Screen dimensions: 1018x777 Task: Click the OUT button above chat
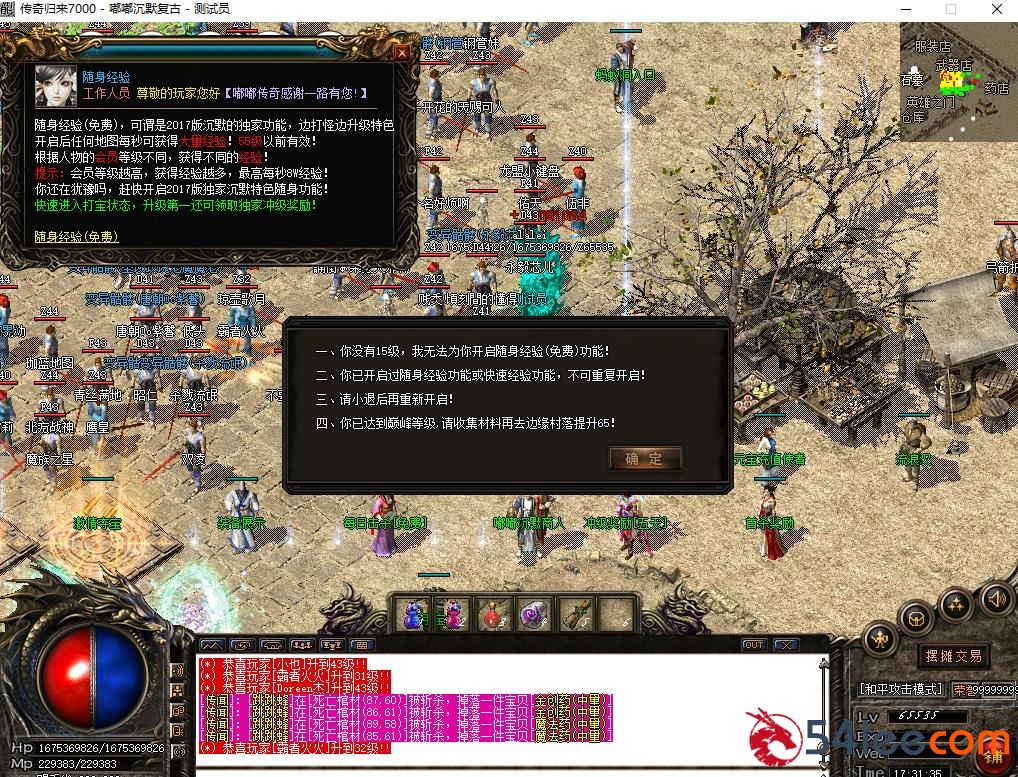click(x=753, y=645)
